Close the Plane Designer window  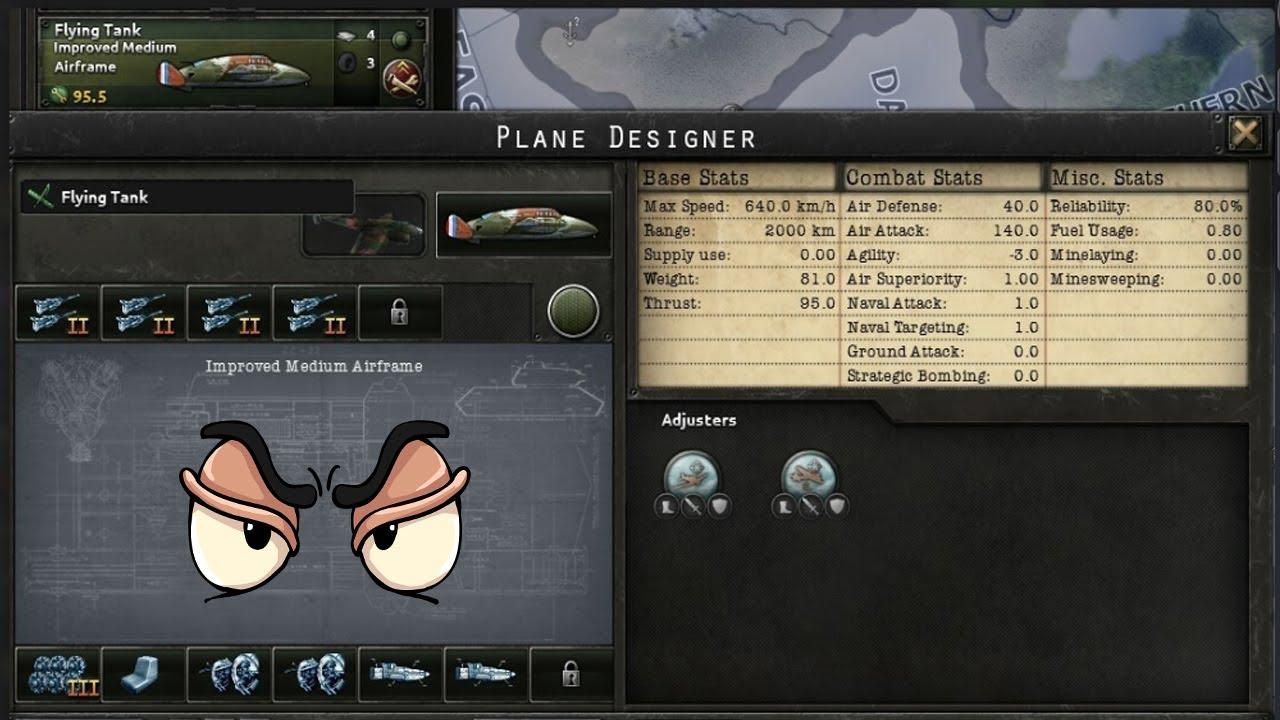tap(1245, 133)
